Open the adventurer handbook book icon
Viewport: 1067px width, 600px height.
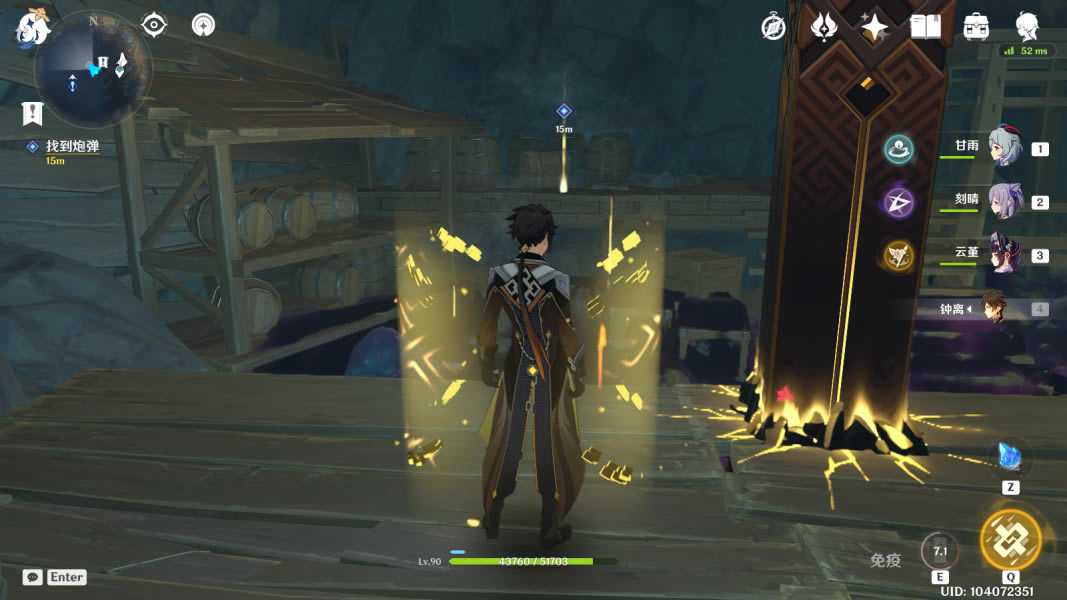point(926,27)
